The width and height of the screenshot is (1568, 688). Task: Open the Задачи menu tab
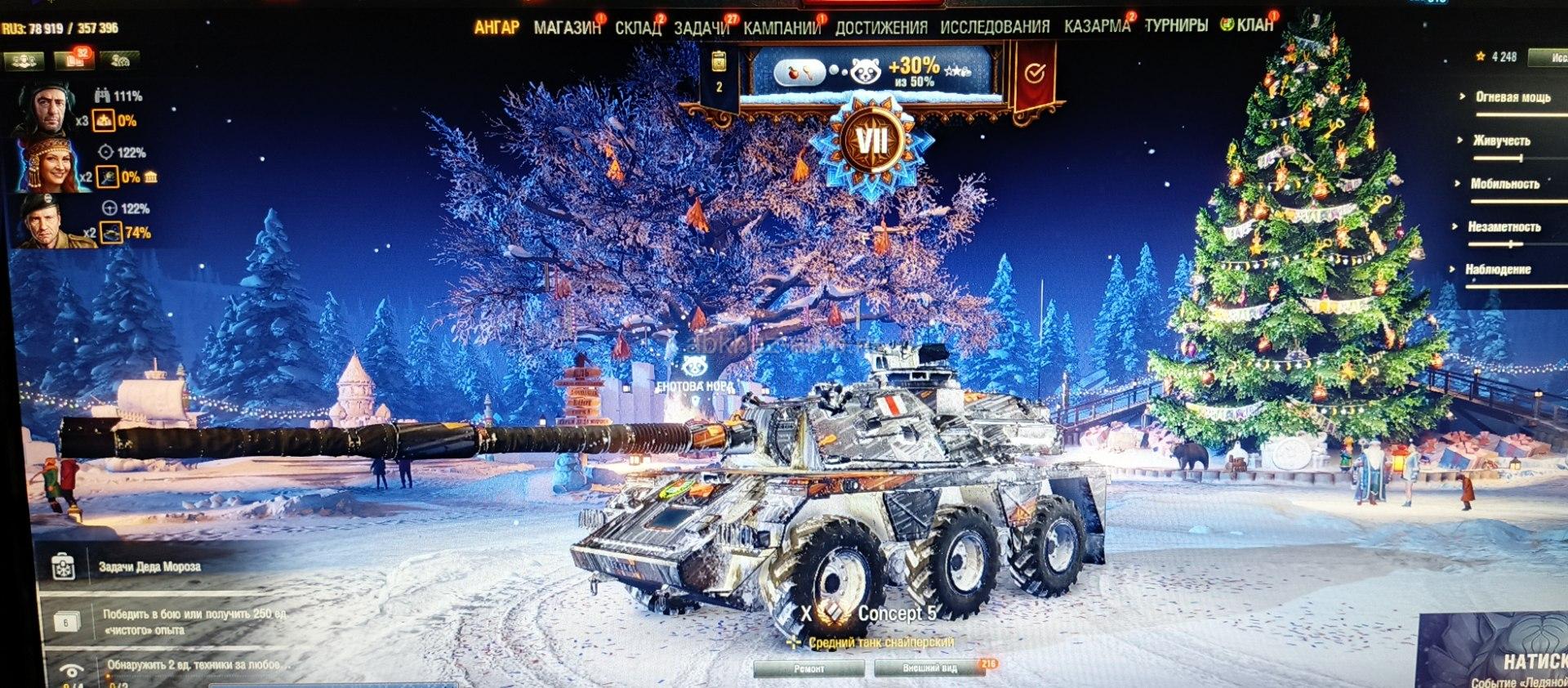(x=702, y=28)
